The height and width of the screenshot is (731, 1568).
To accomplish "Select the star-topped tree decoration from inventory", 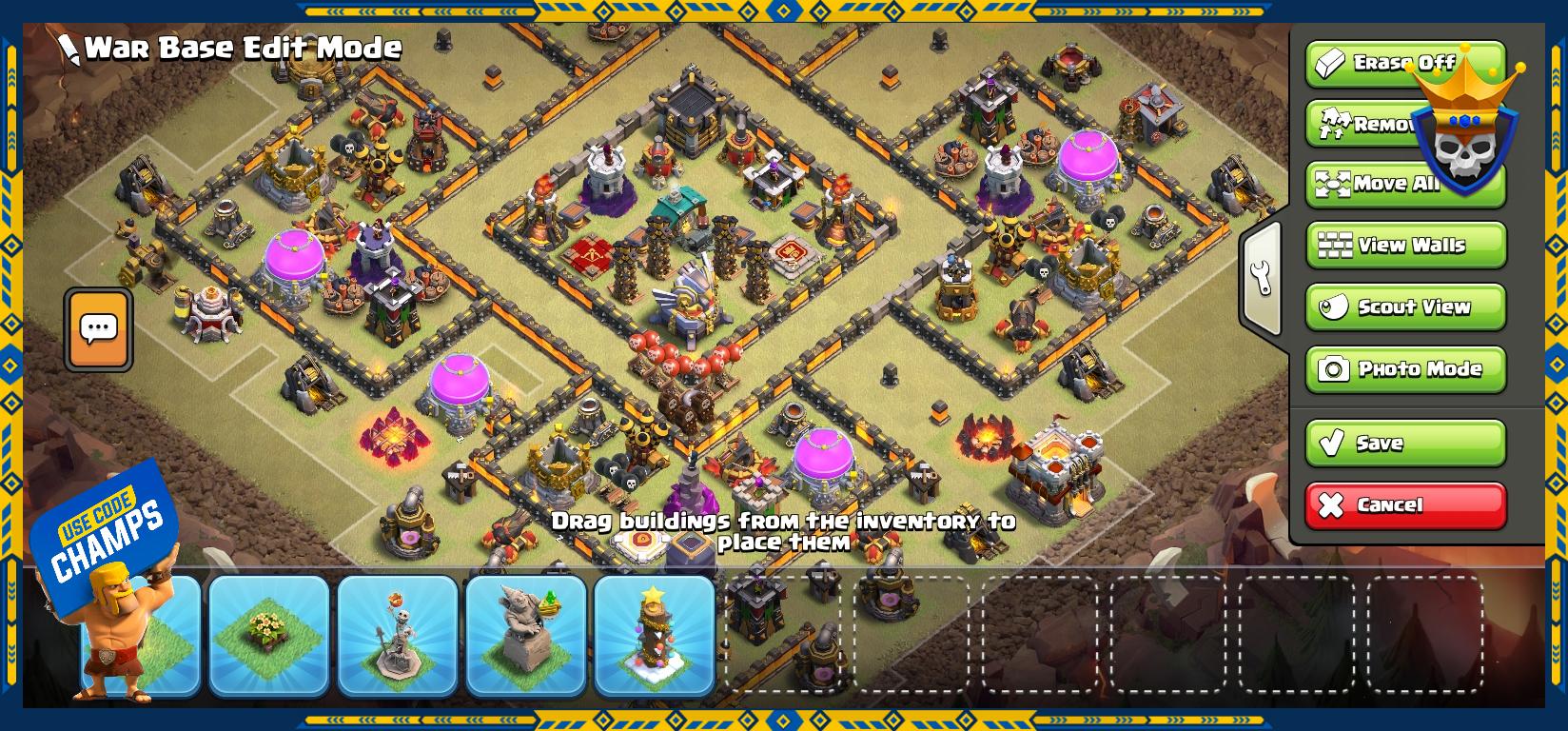I will pyautogui.click(x=655, y=635).
